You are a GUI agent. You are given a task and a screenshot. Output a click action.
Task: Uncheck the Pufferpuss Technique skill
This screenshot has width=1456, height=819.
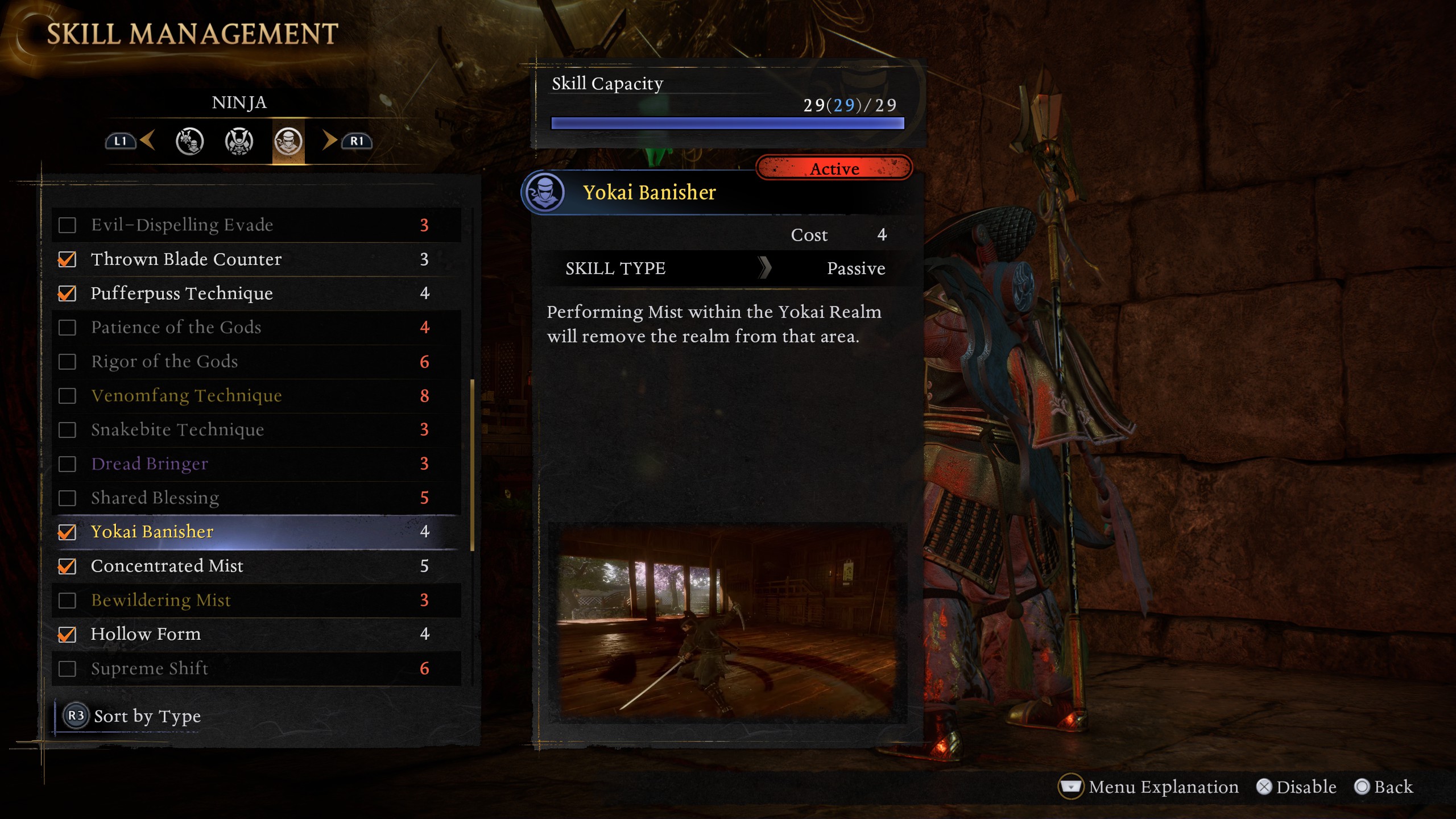(x=67, y=293)
